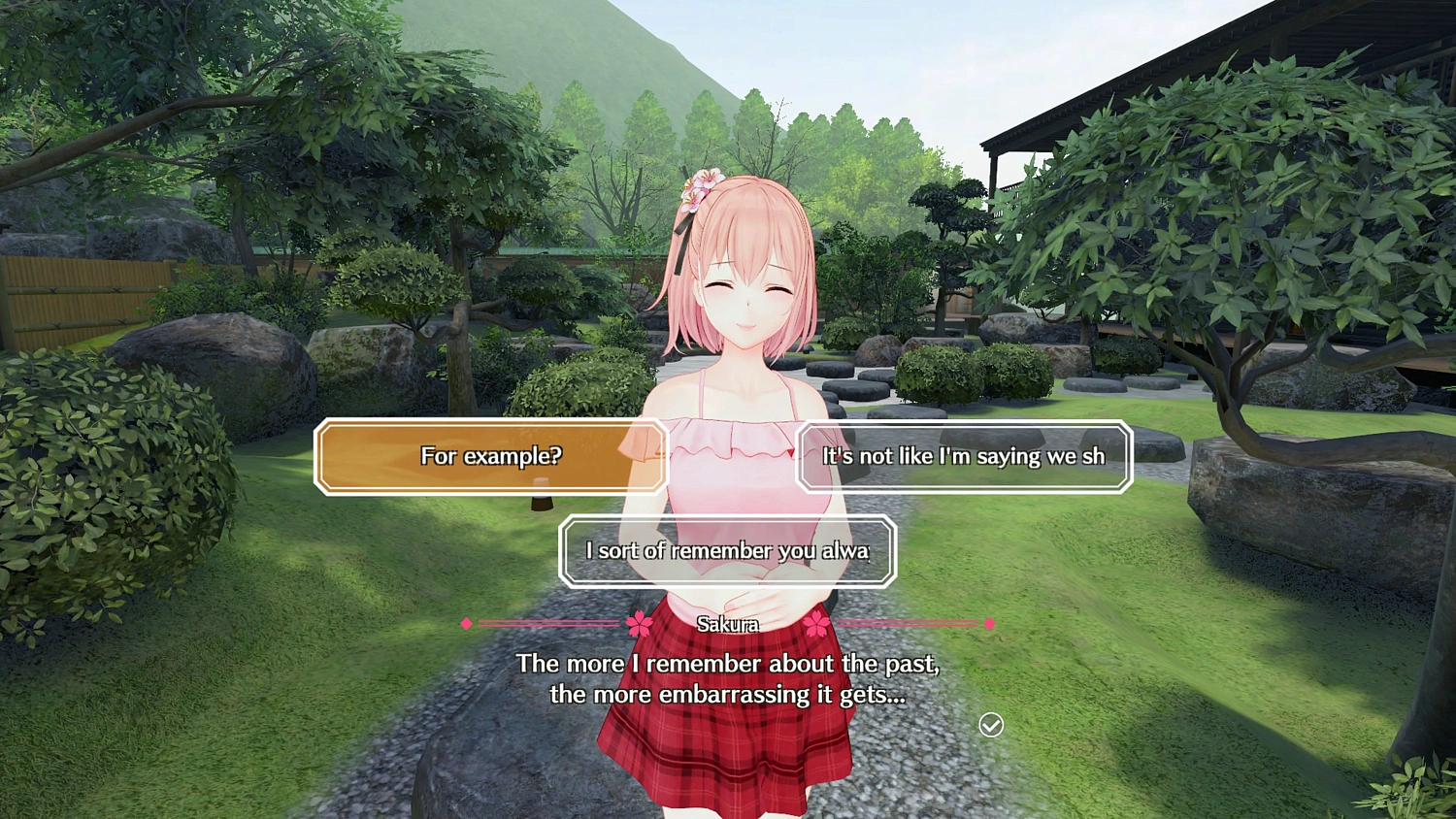Click the pink diamond at the divider's left end
1456x819 pixels.
click(x=469, y=625)
